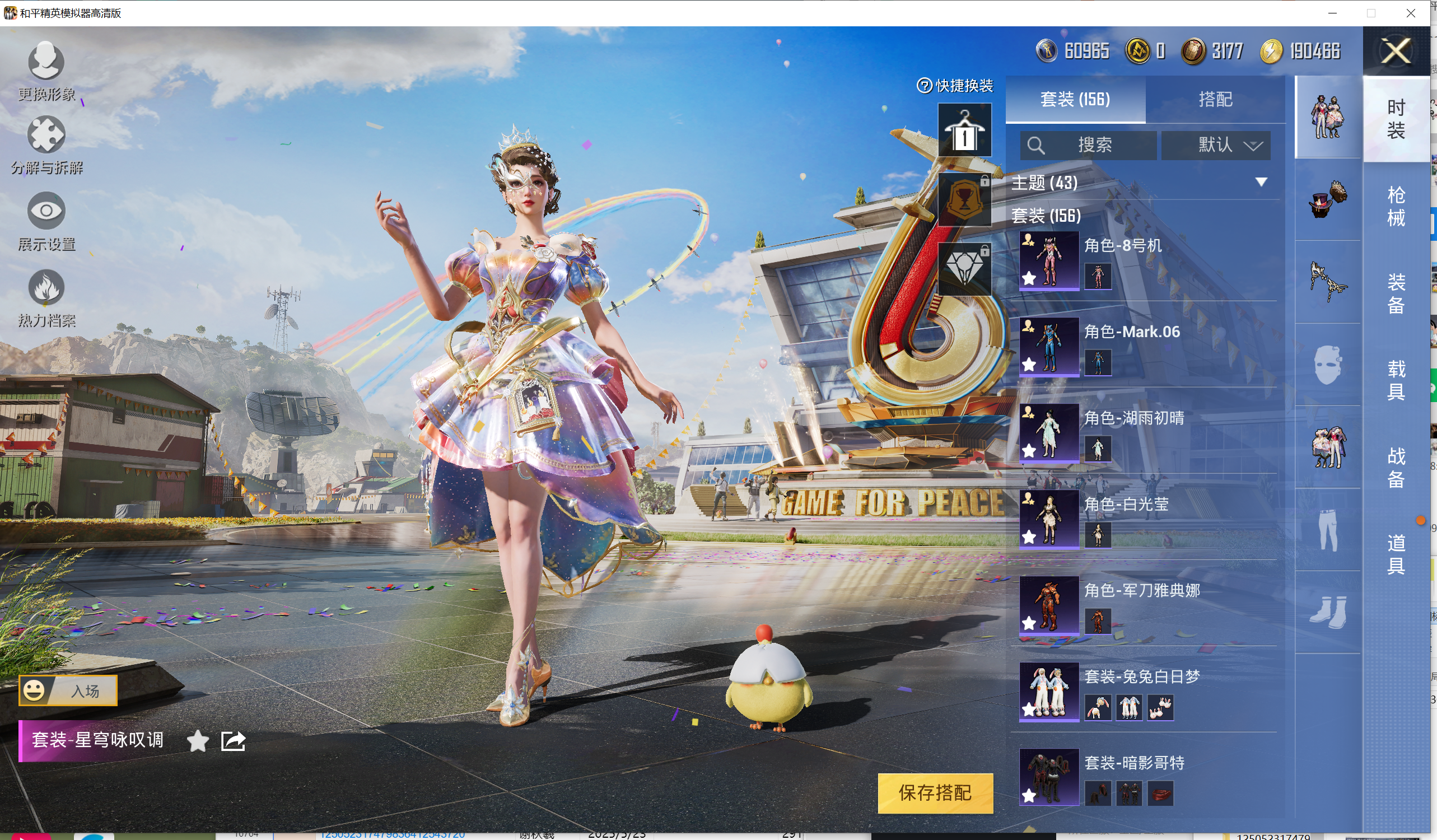This screenshot has height=840, width=1437.
Task: Select the 套装 (156) tab
Action: click(1075, 99)
